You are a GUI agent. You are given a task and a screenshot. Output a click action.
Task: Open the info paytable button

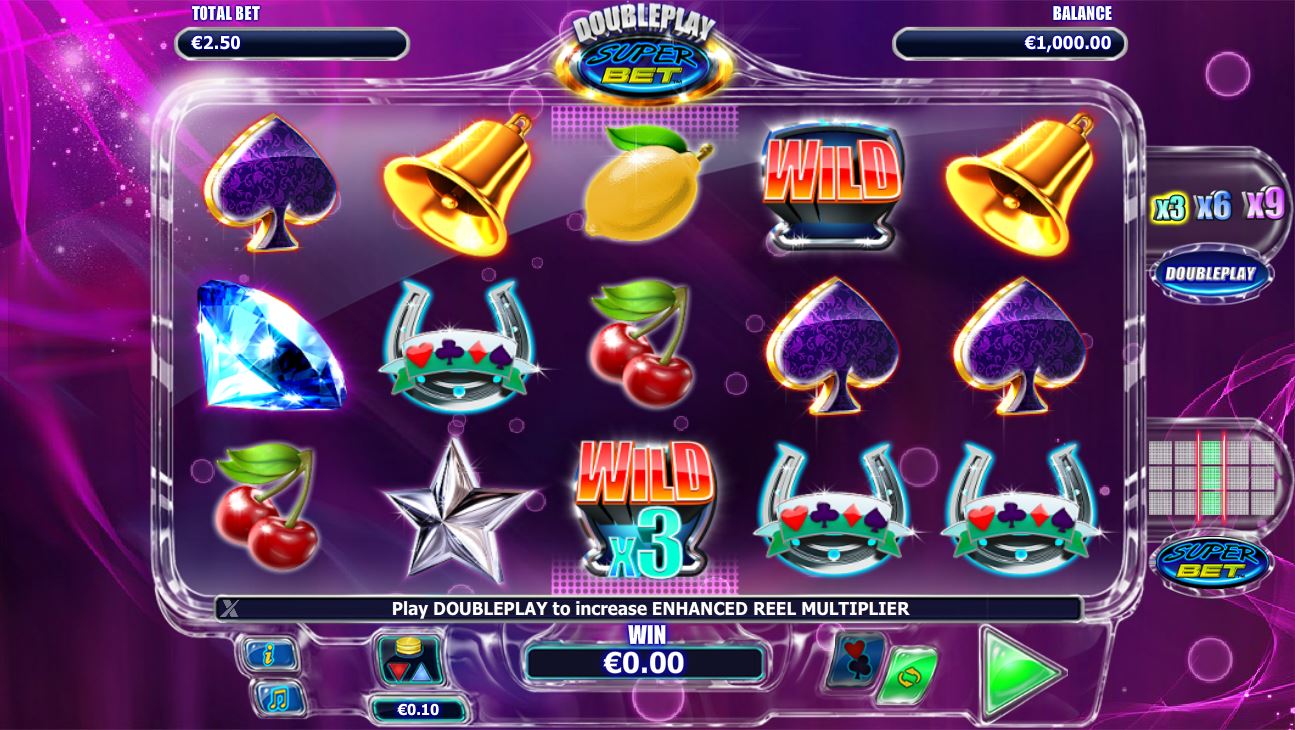click(x=269, y=654)
